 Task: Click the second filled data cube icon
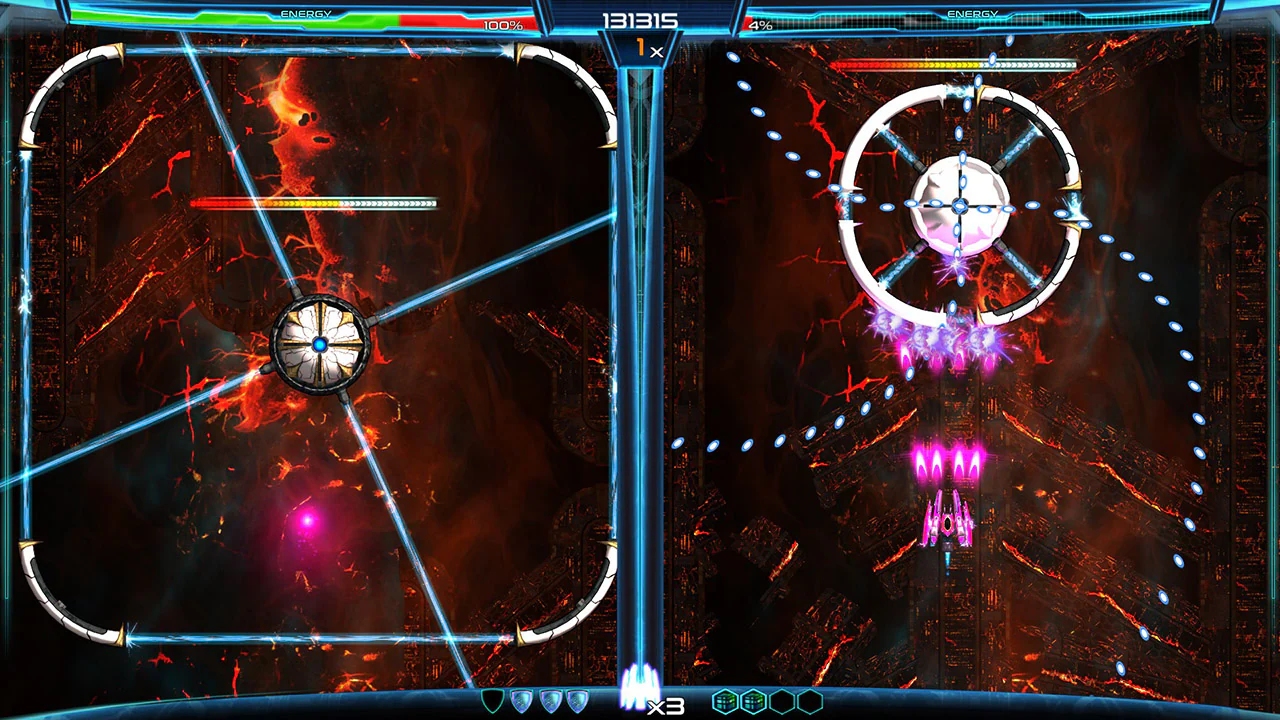pos(754,700)
